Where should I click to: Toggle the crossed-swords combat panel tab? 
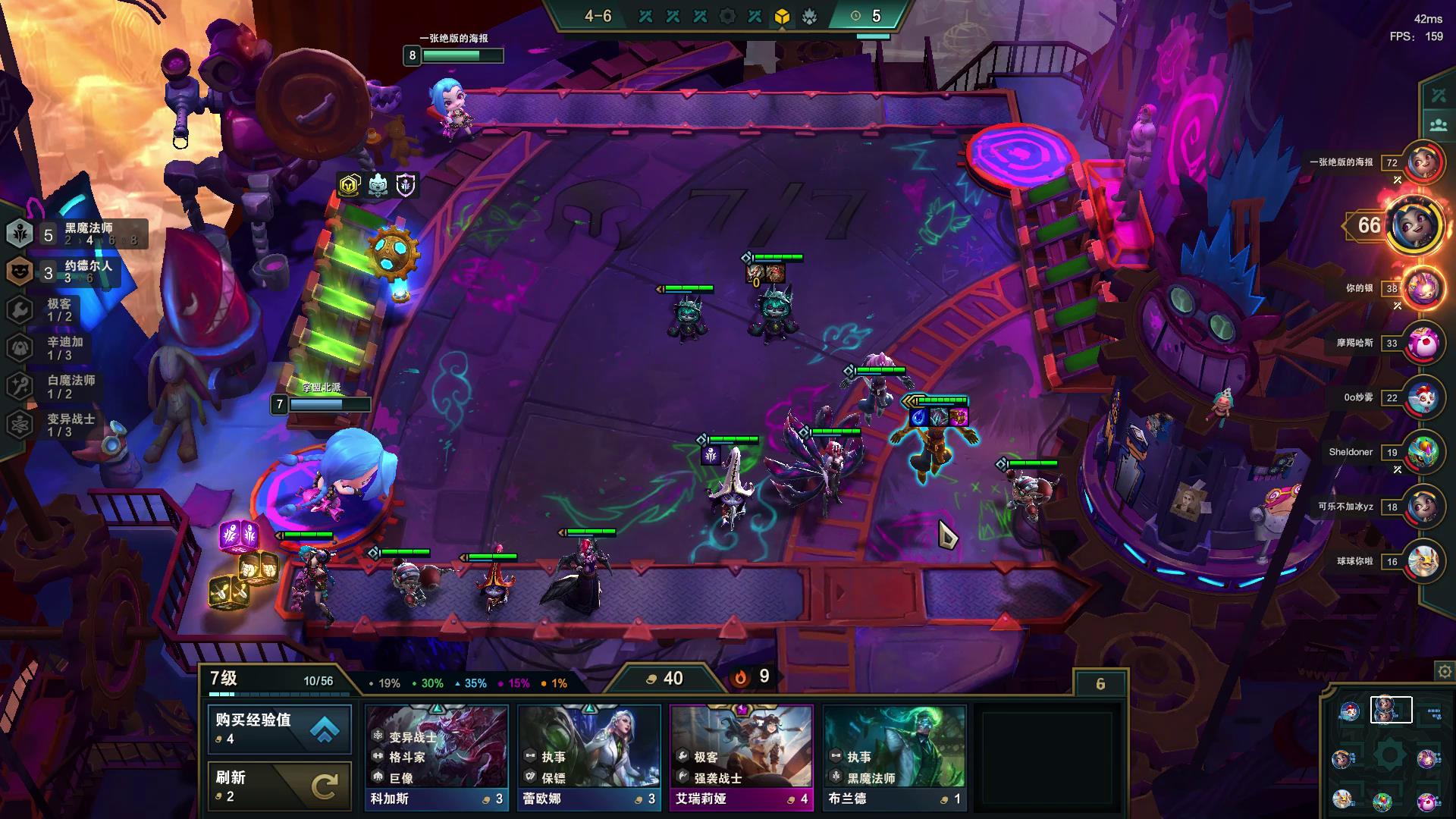pyautogui.click(x=1438, y=96)
